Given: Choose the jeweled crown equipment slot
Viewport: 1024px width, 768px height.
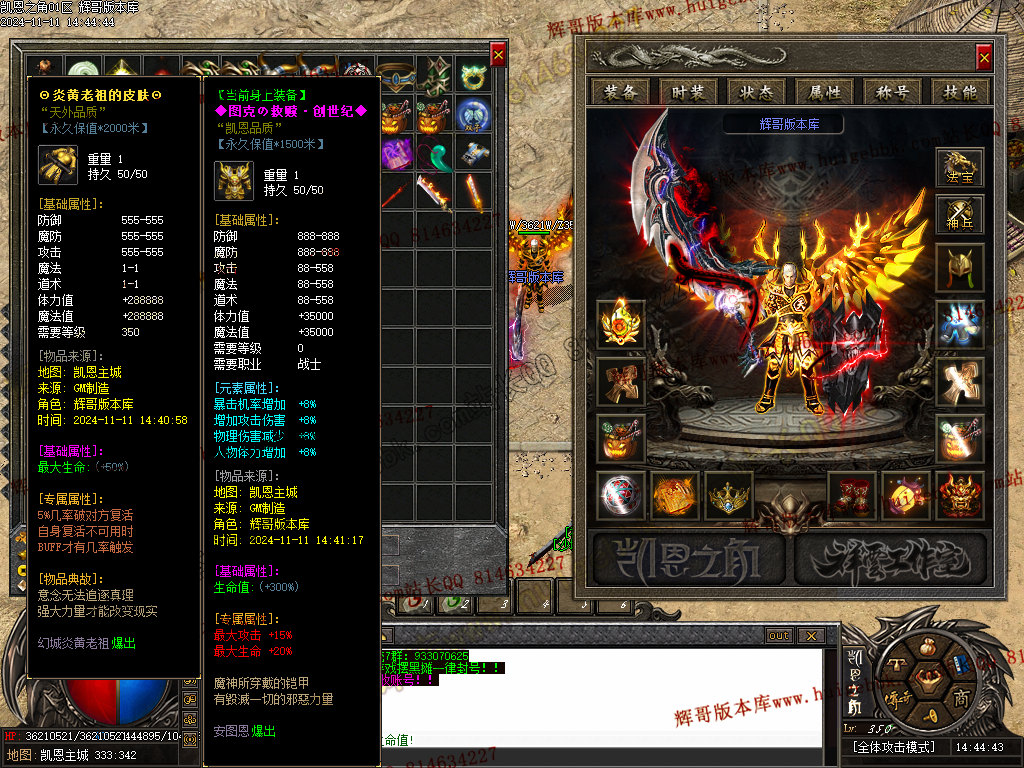Looking at the screenshot, I should [729, 496].
